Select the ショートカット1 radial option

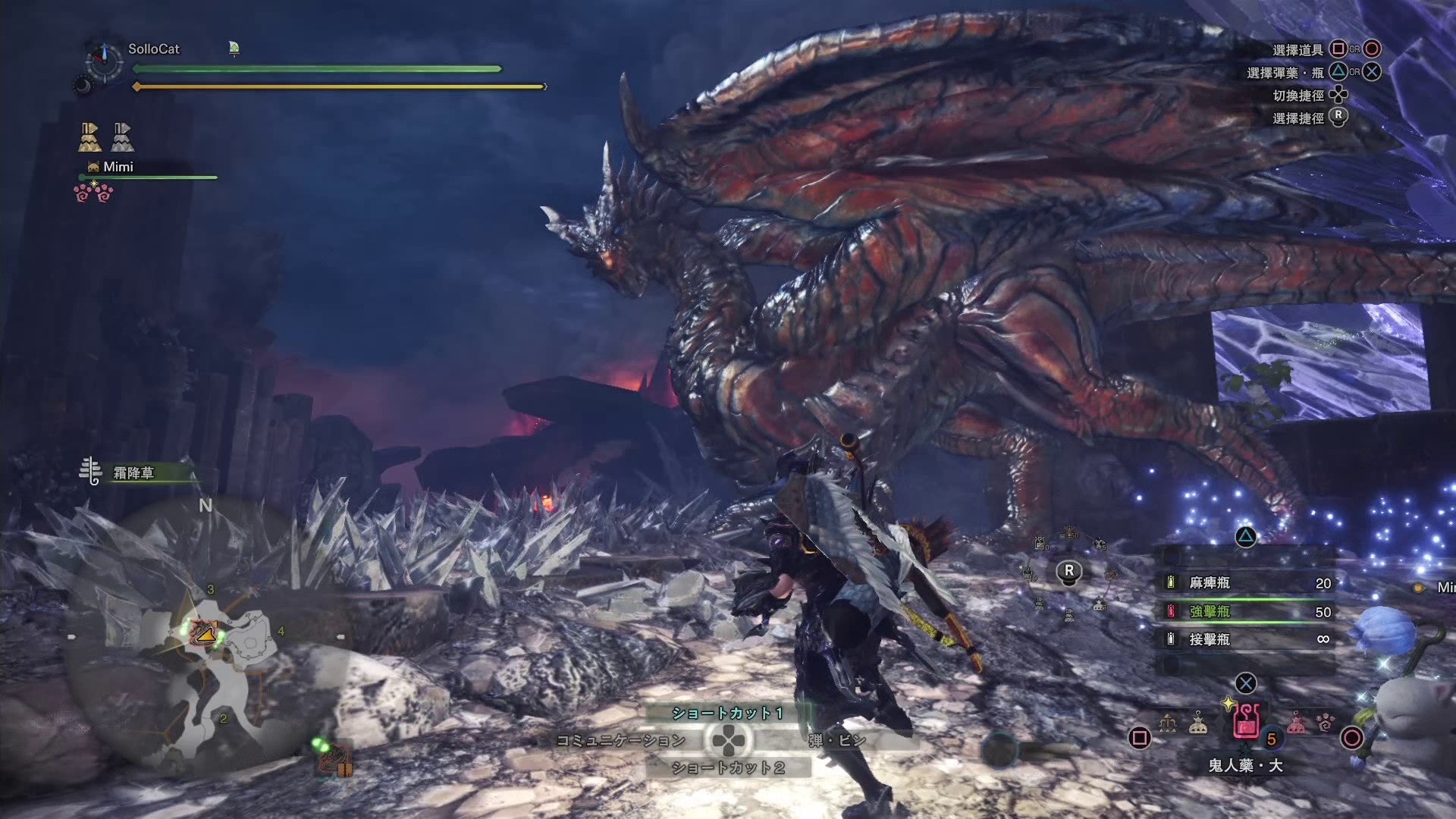point(726,713)
